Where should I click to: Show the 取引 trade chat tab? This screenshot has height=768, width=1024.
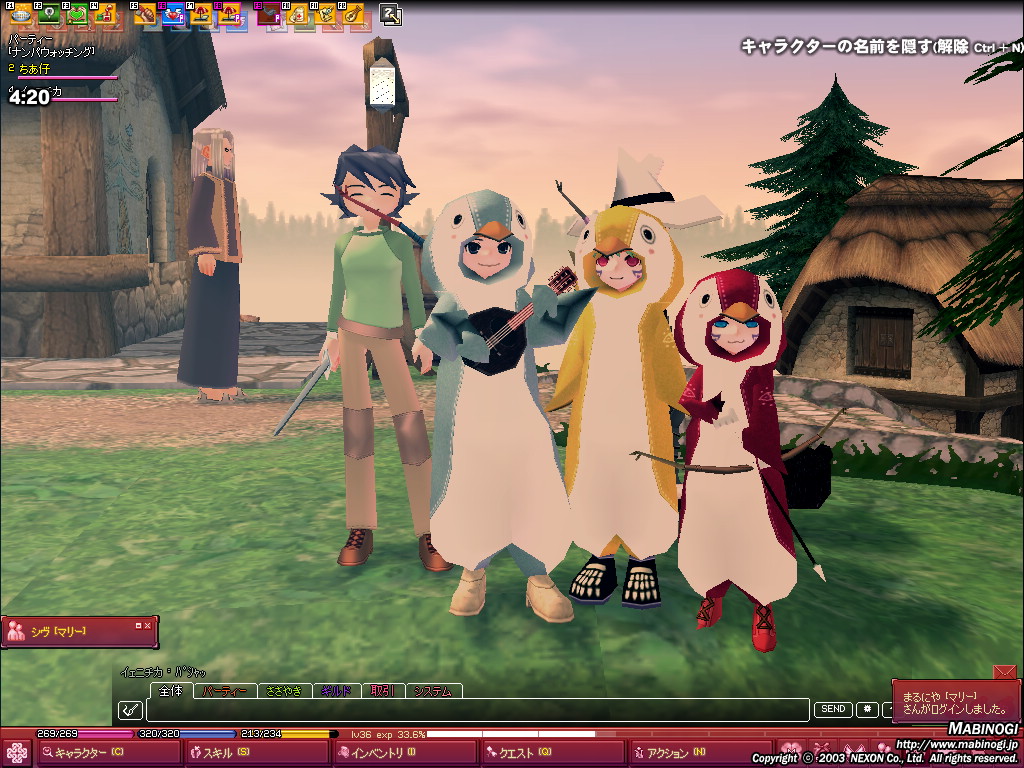coord(381,691)
